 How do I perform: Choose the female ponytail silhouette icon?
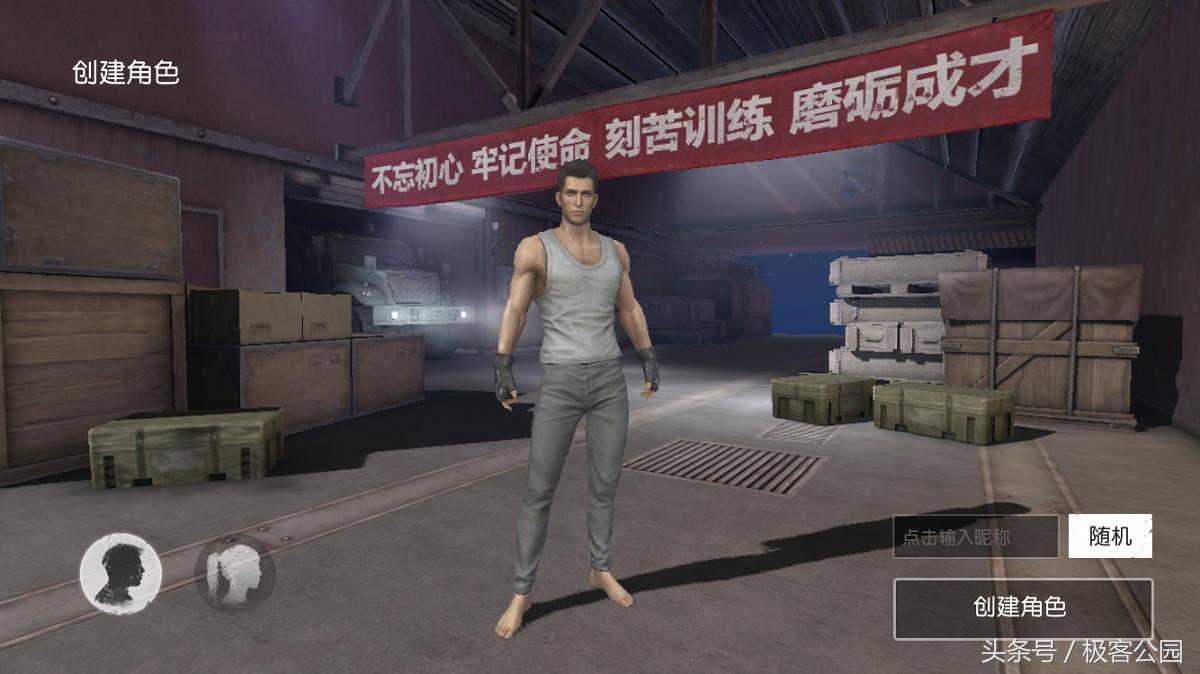click(235, 573)
